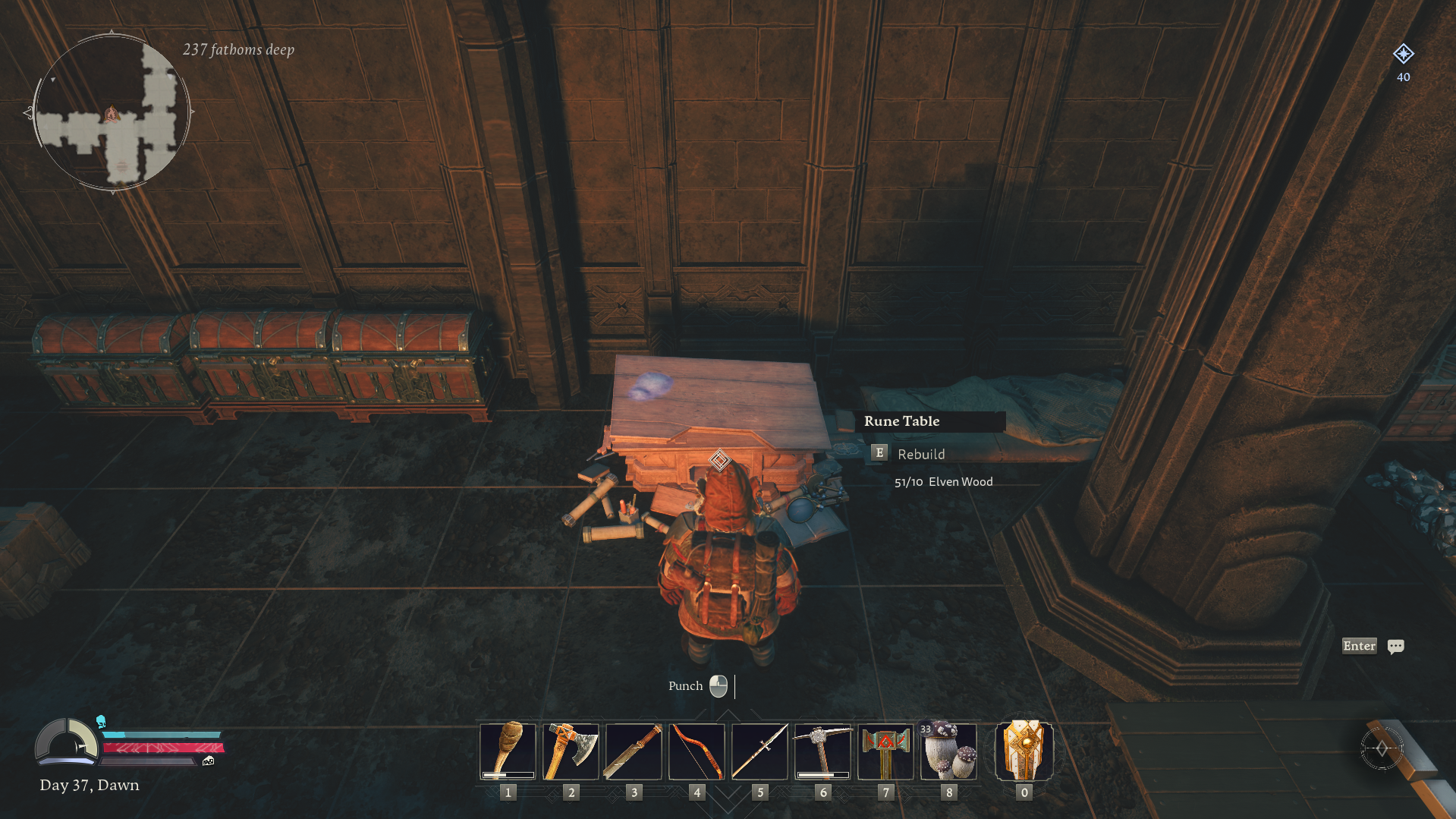Open the Rune Table label

point(901,421)
